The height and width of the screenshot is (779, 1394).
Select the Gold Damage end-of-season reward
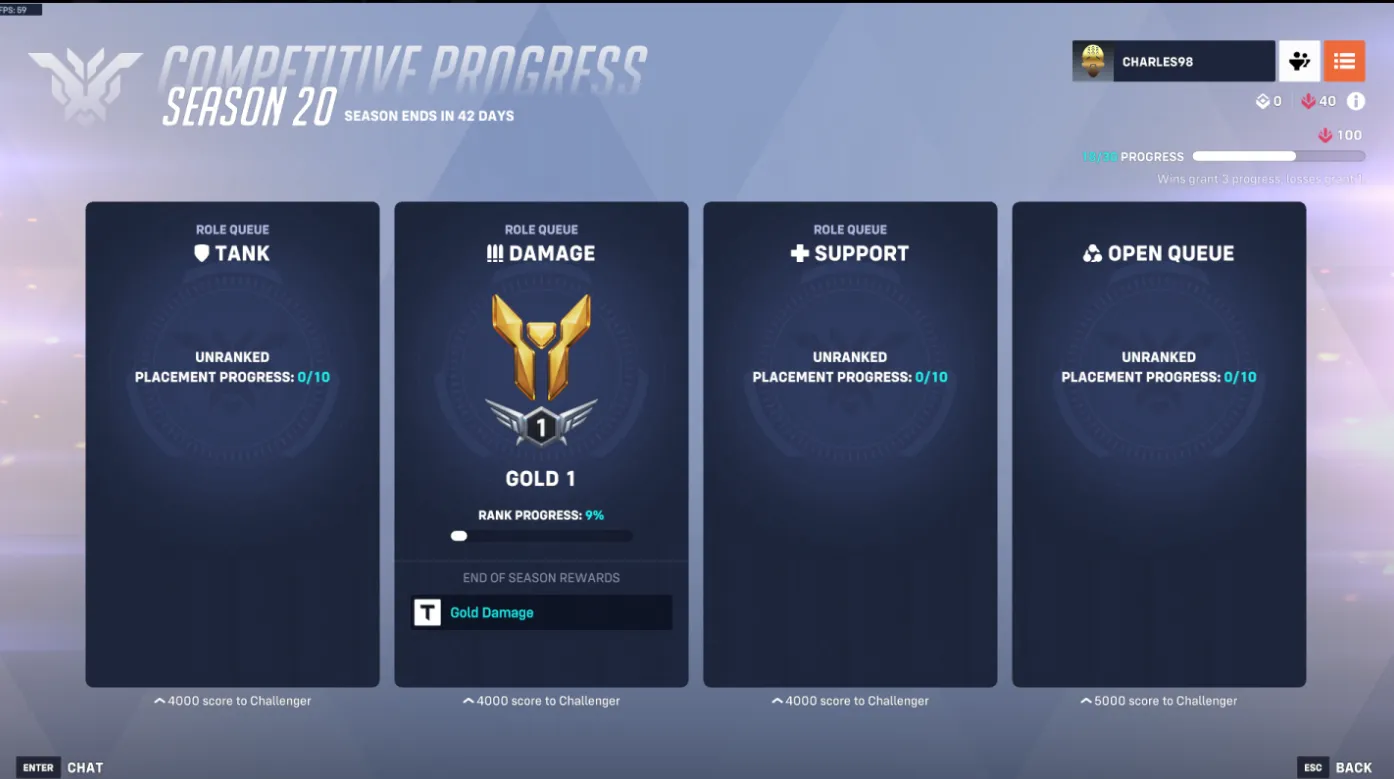541,612
